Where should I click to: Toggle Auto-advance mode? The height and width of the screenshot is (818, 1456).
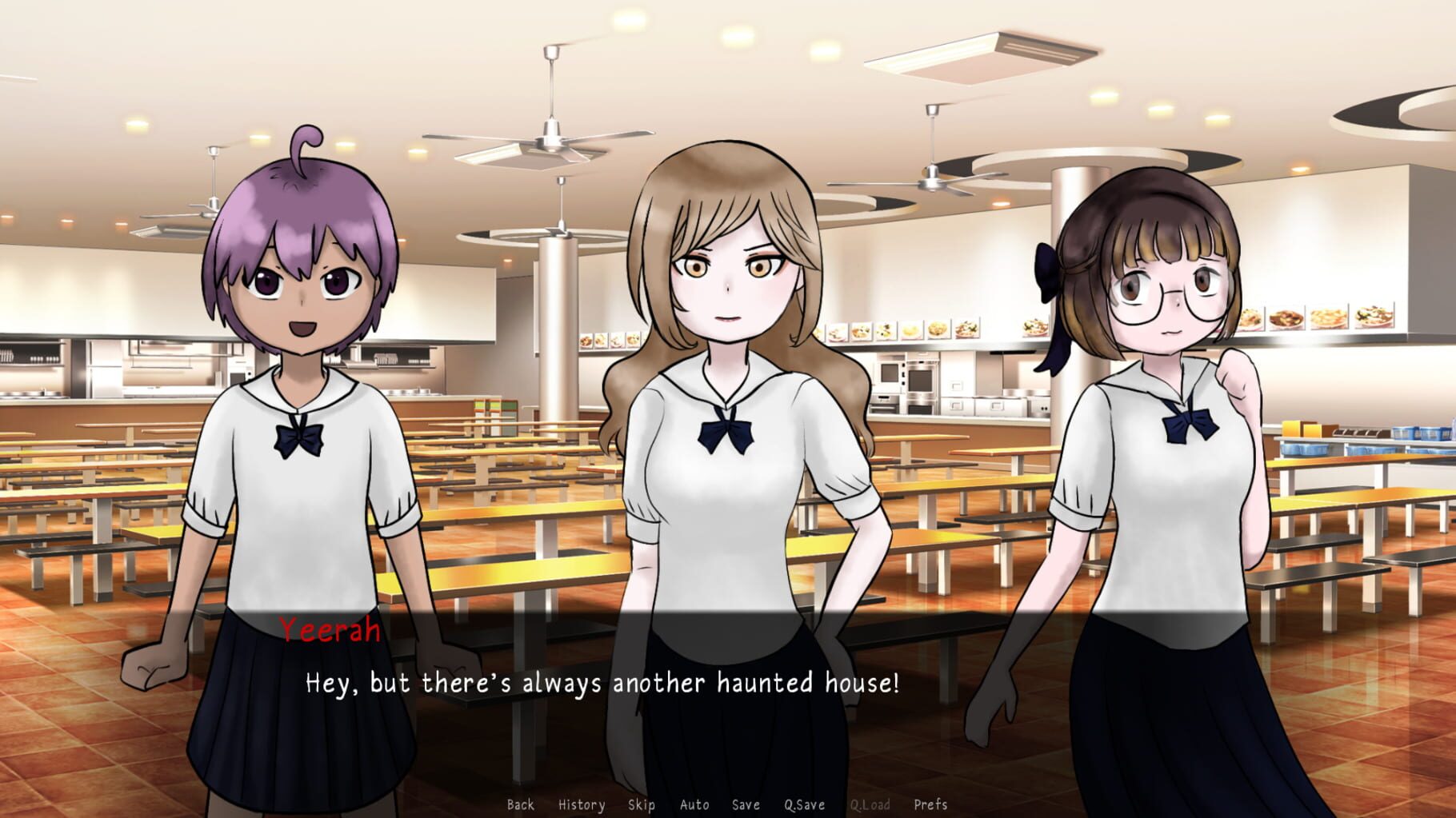tap(694, 805)
